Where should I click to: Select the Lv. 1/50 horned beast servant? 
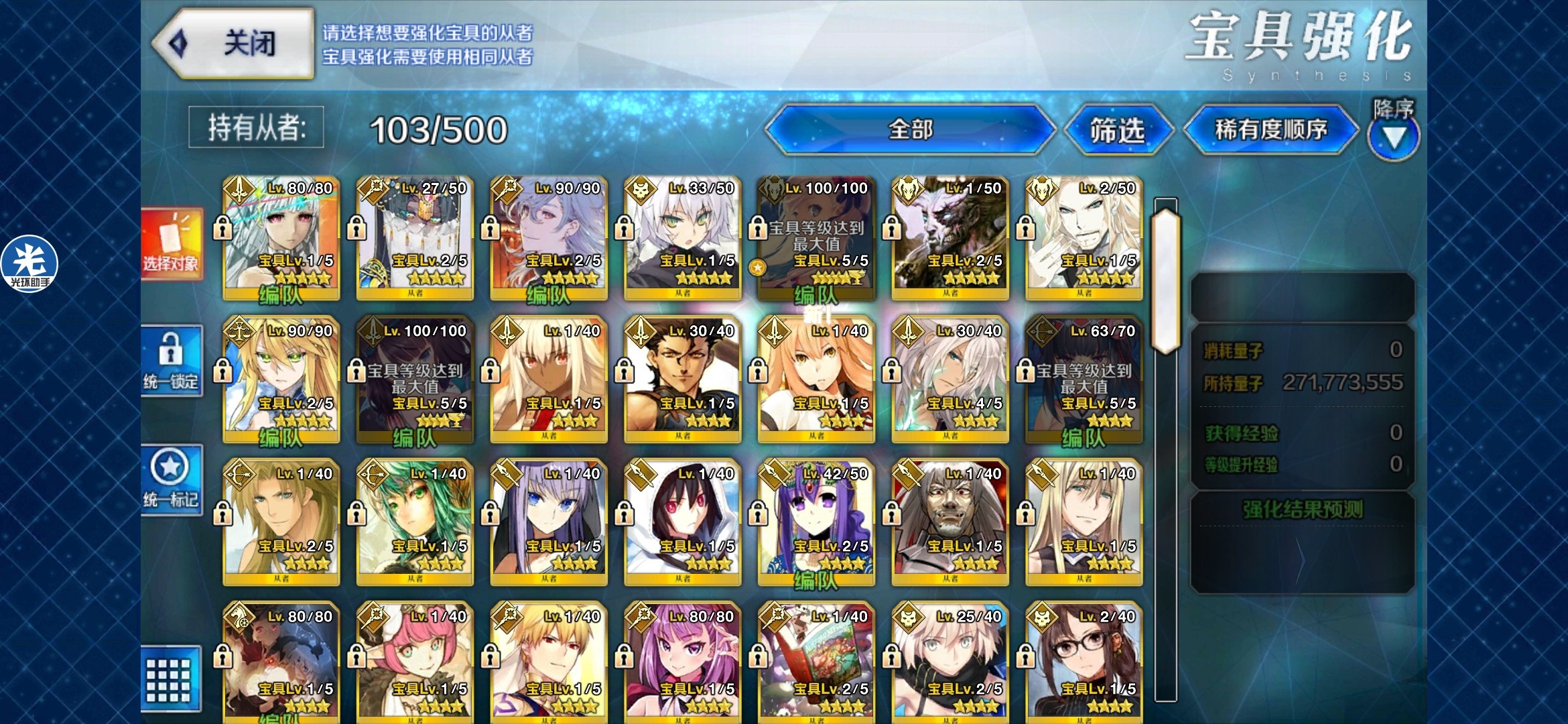(x=950, y=238)
